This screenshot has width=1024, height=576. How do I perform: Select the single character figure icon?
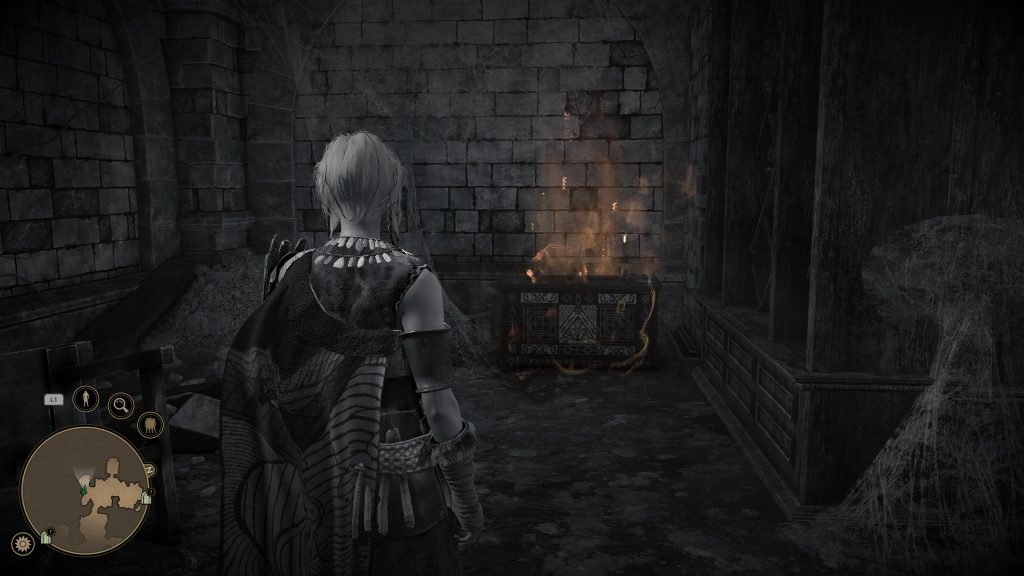[x=86, y=398]
